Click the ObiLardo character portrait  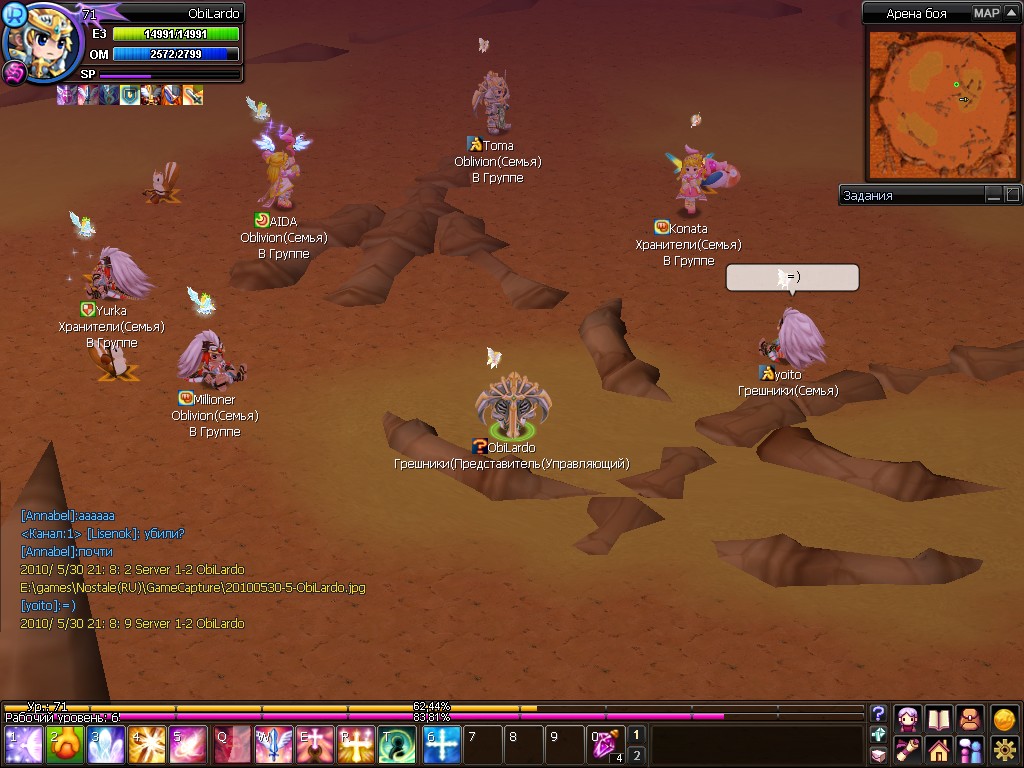coord(41,36)
